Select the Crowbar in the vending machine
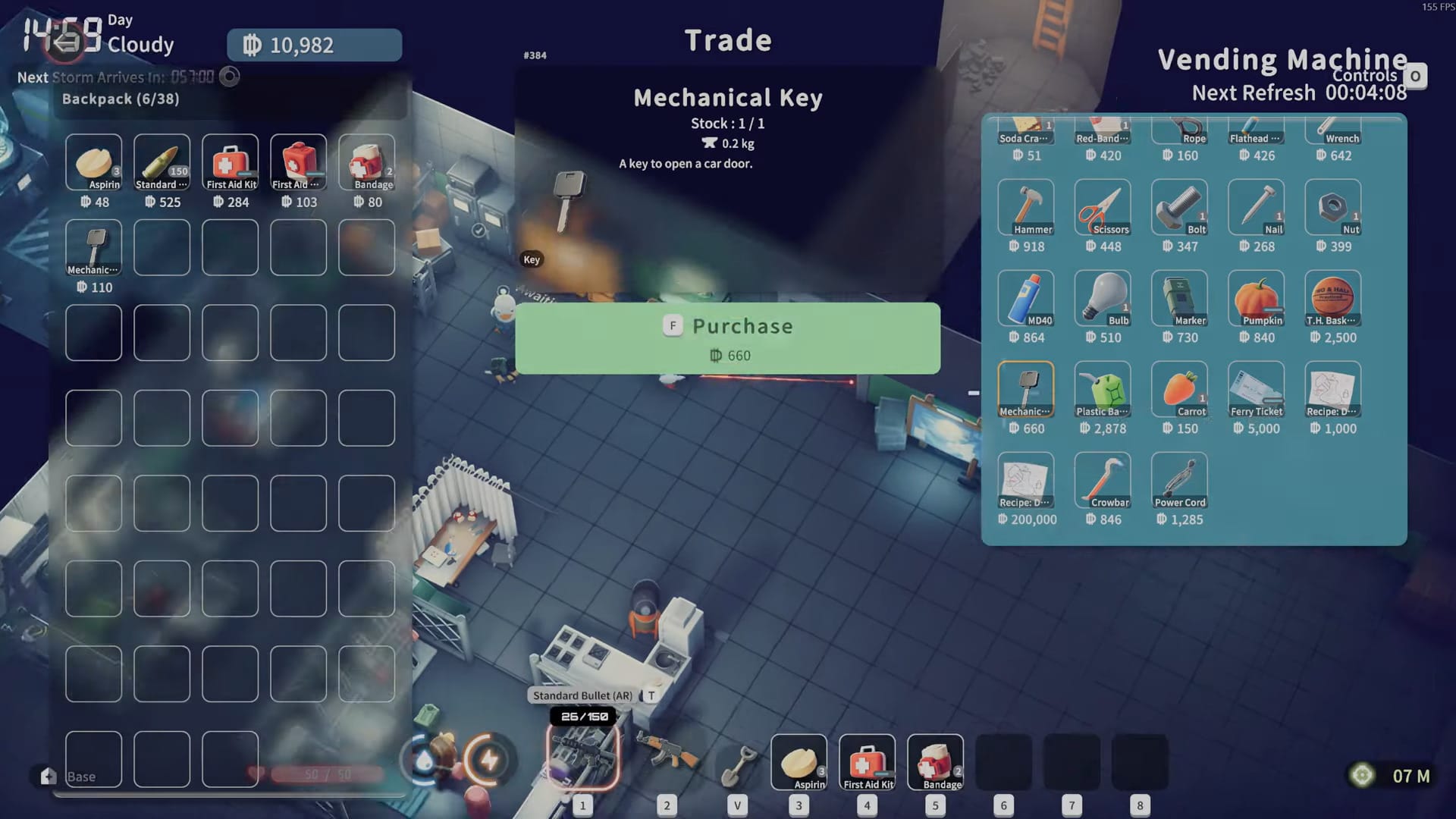1456x819 pixels. 1103,479
